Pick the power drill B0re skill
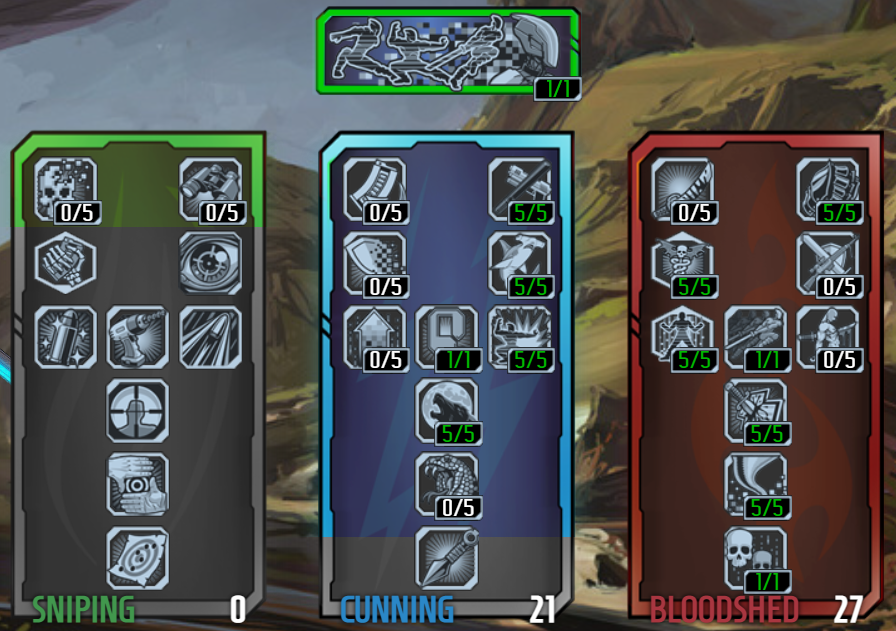Screen dimensions: 896x631 [x=138, y=336]
